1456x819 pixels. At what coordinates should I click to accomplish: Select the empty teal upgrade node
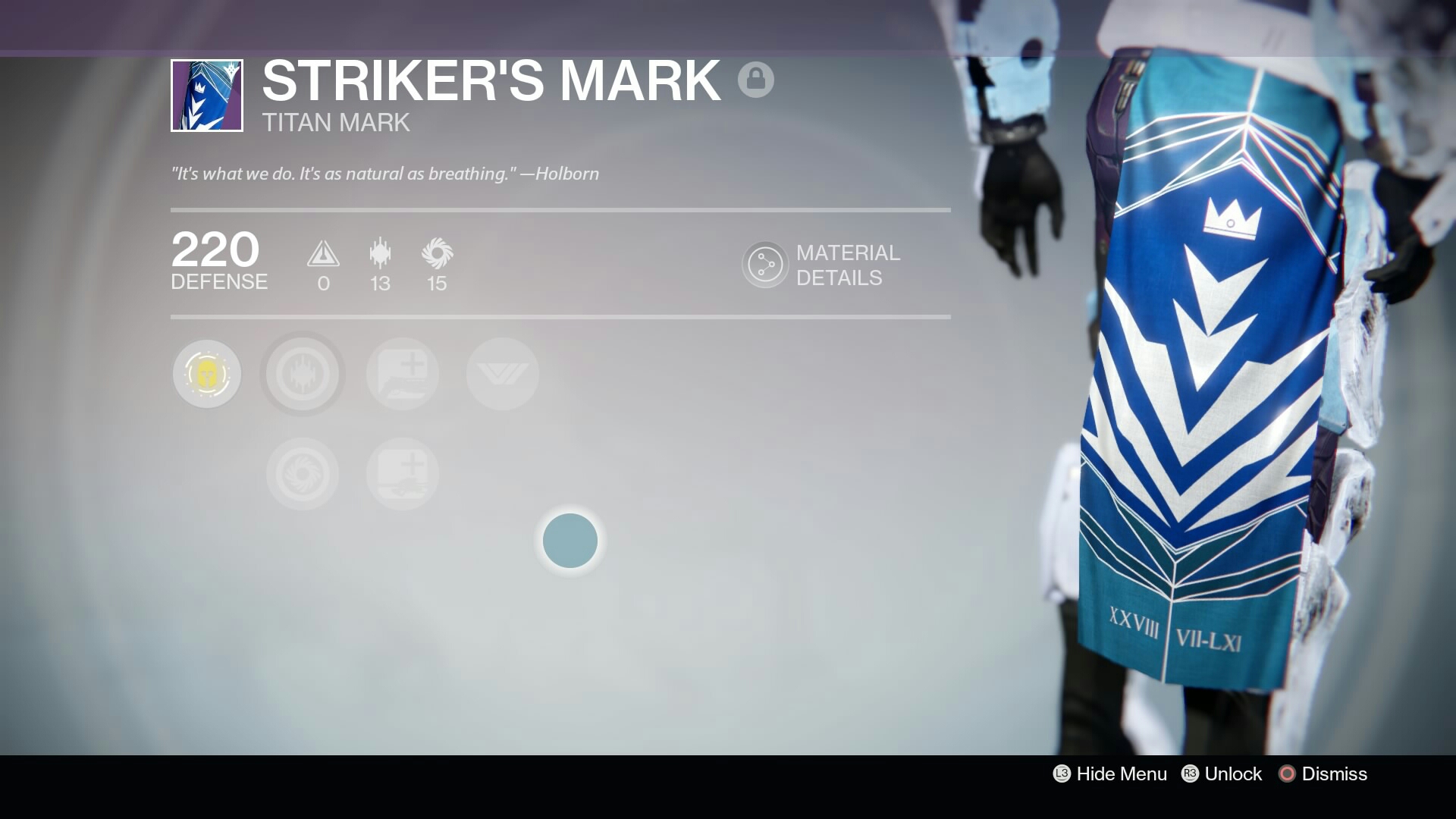[570, 540]
